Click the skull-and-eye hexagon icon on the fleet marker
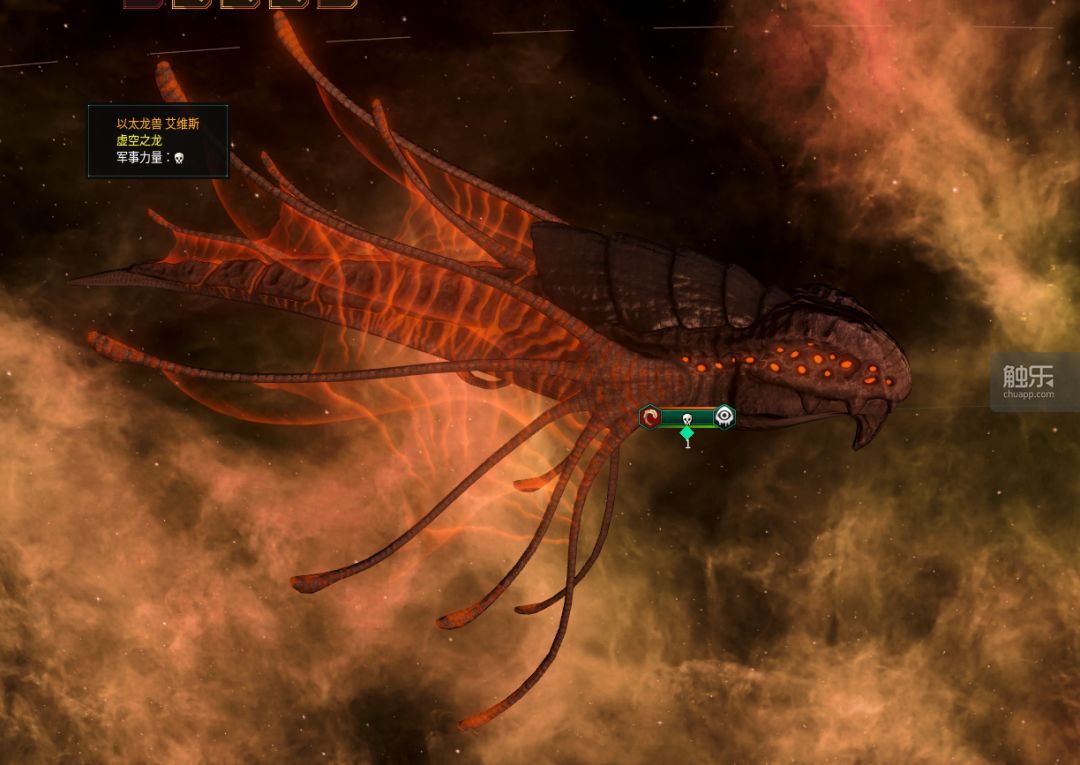The image size is (1080, 765). pyautogui.click(x=724, y=416)
